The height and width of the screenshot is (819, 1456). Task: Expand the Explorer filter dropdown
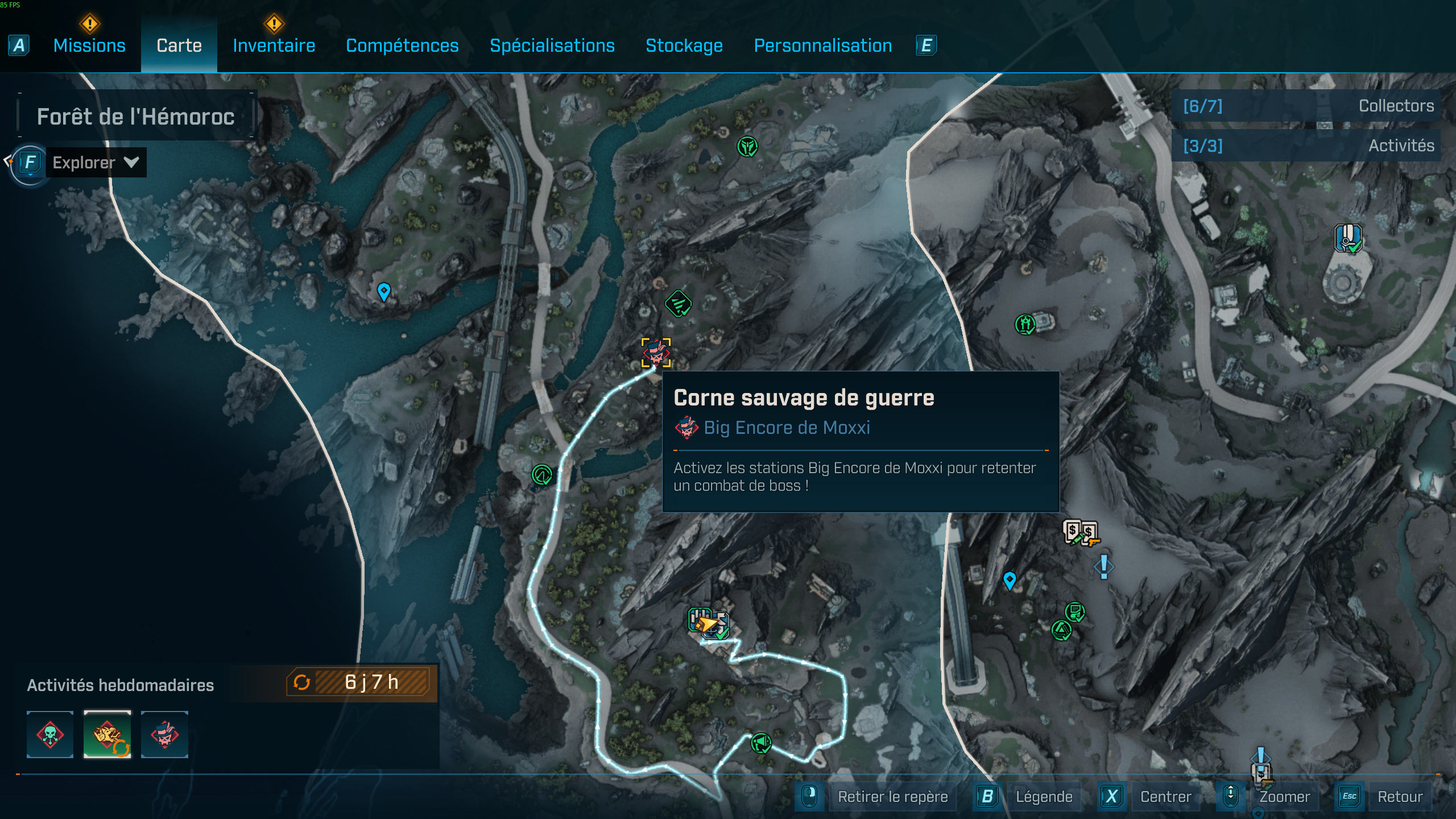[95, 163]
